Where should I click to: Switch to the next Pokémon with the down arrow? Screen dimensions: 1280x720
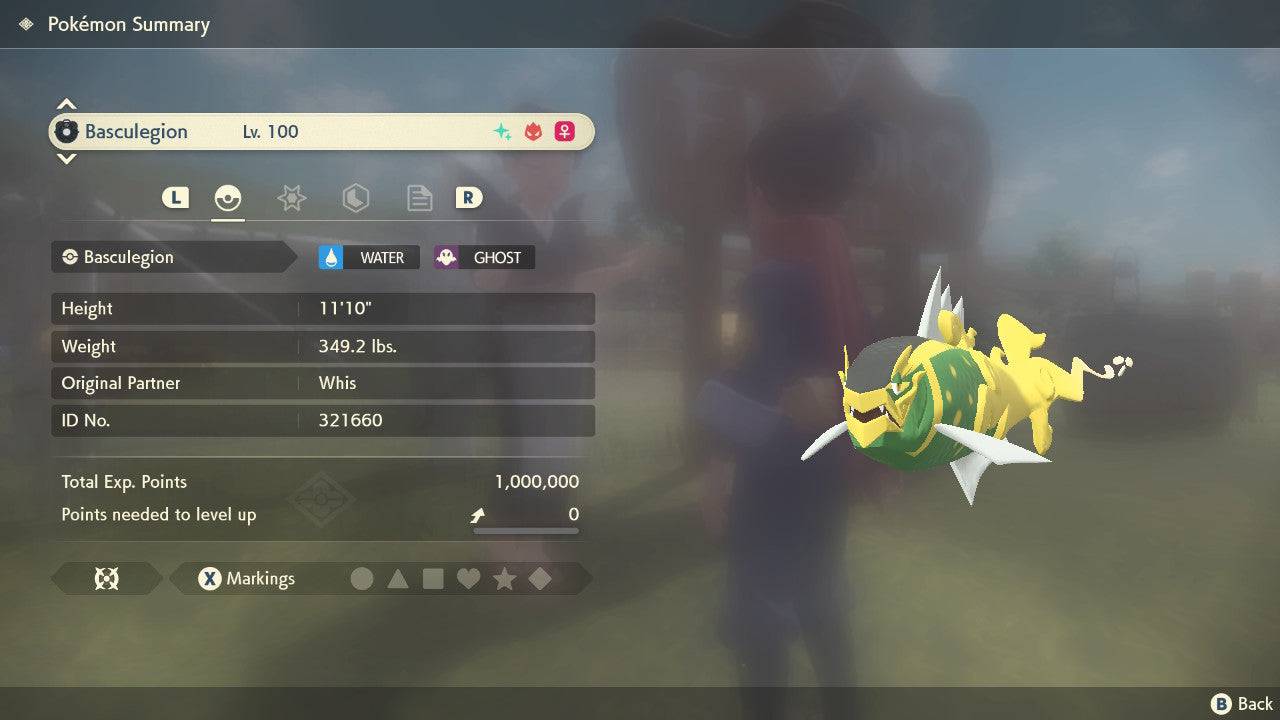click(66, 158)
